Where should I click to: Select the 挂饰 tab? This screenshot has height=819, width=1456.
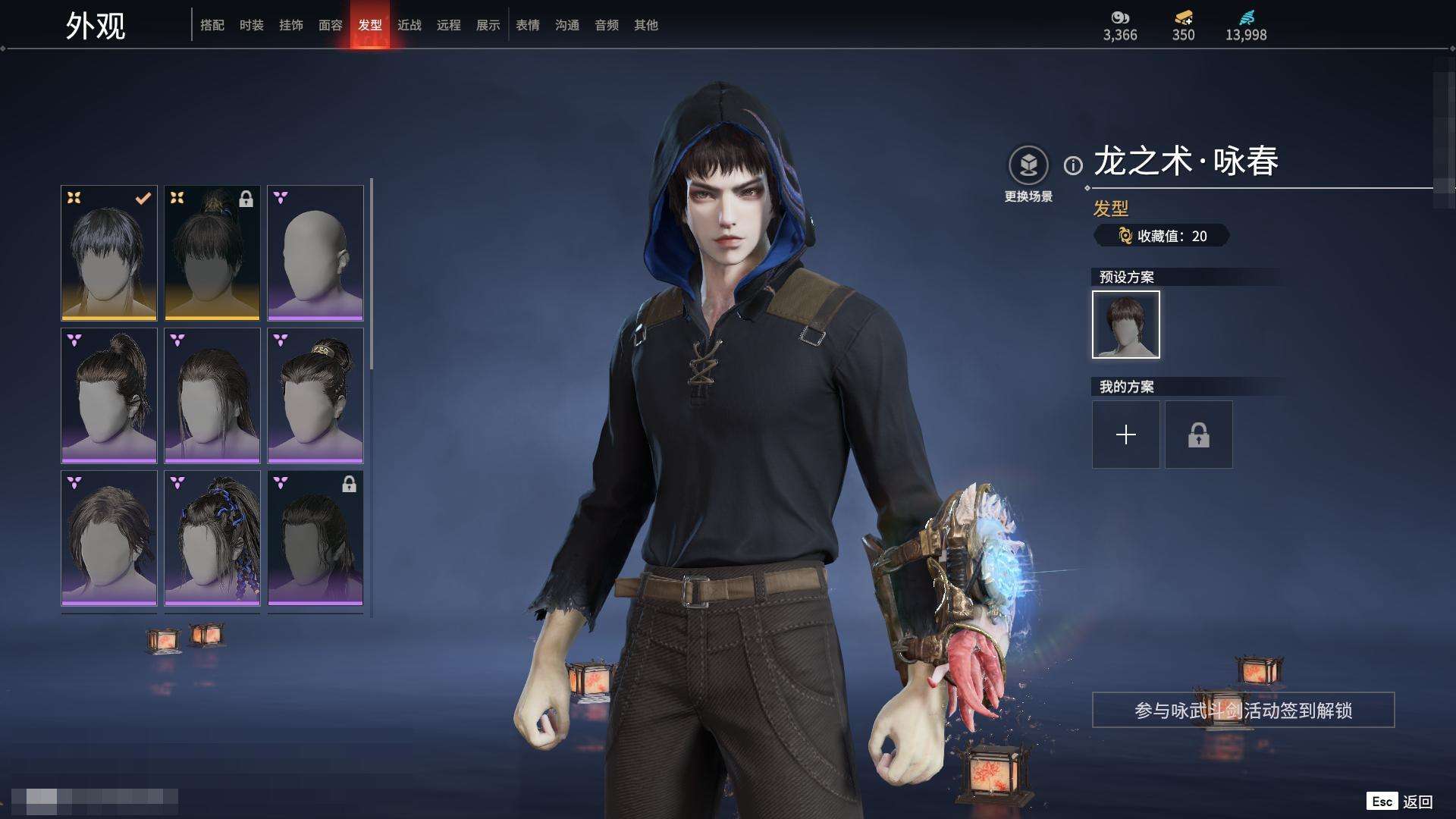point(291,25)
